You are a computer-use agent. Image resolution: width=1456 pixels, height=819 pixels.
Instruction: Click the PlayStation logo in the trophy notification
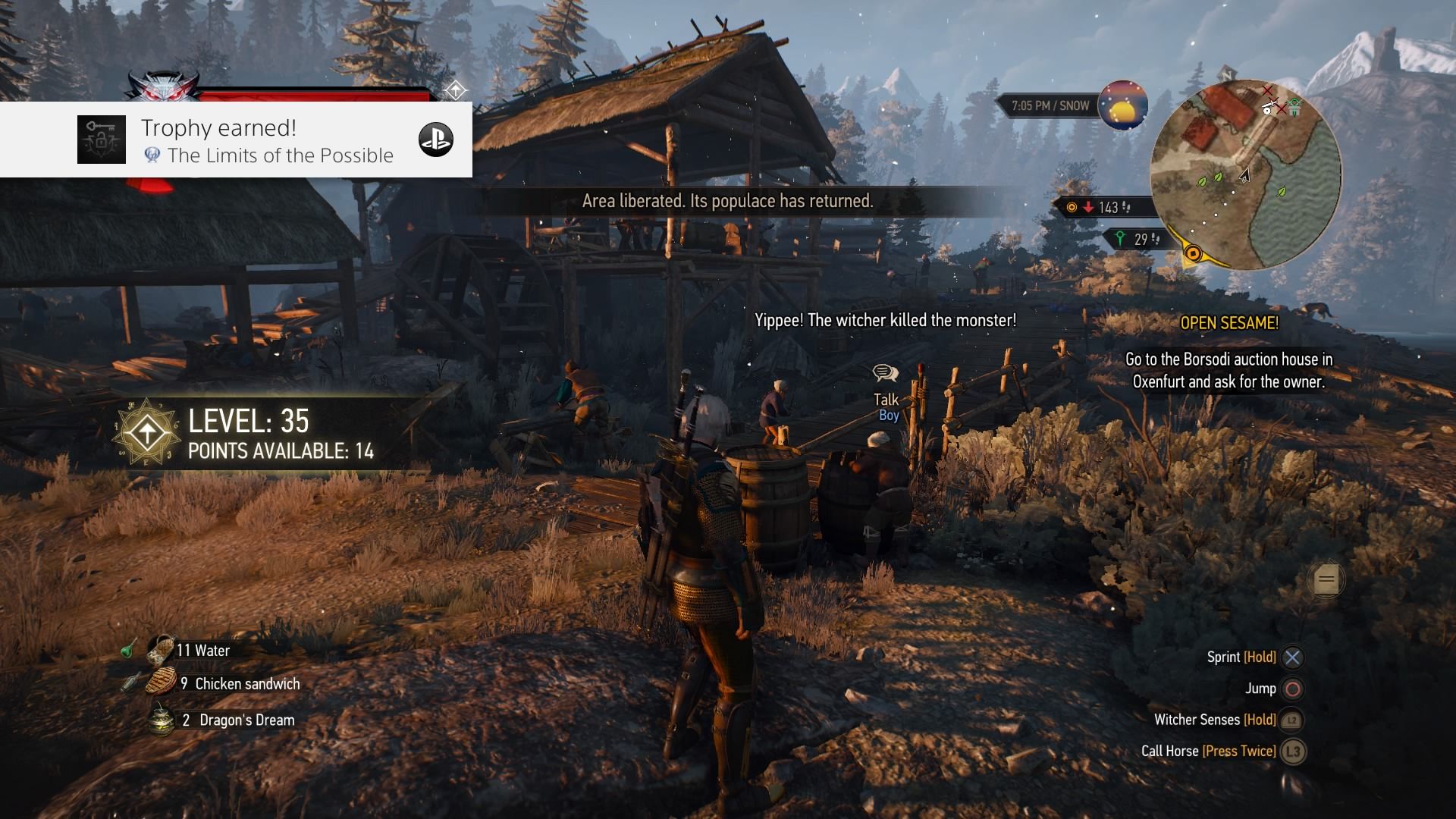click(436, 140)
